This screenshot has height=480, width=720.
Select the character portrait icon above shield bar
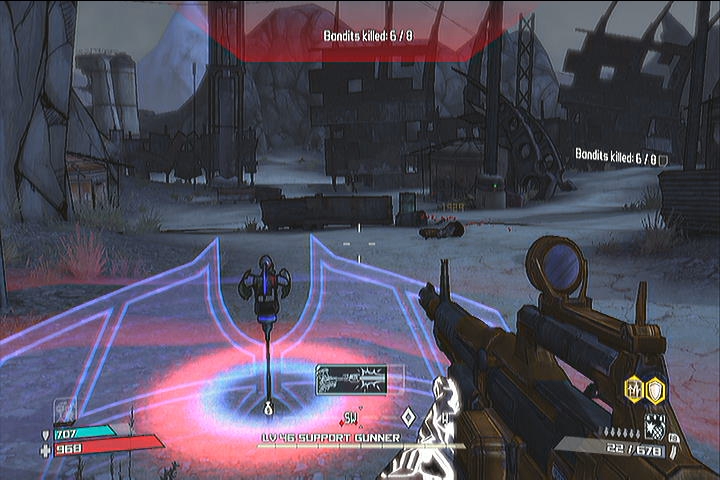[x=63, y=408]
